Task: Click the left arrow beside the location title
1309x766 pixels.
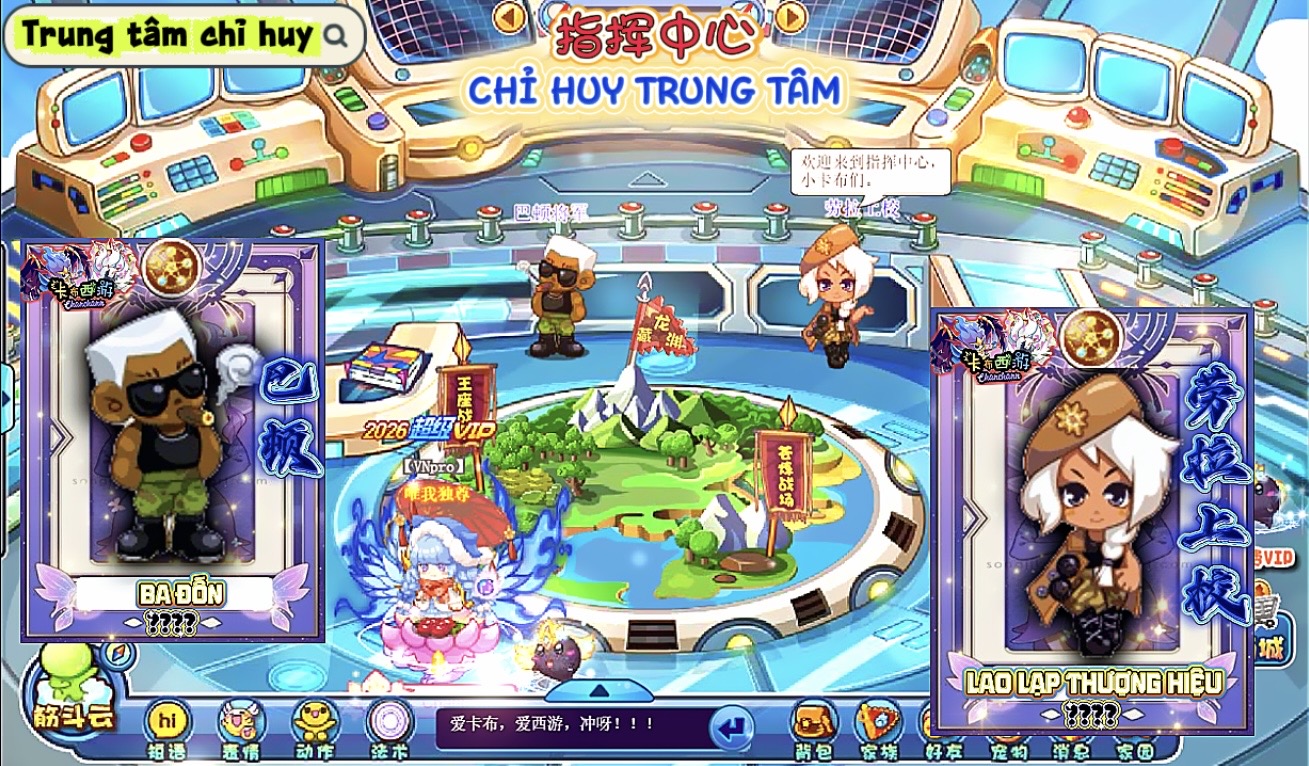Action: (x=510, y=17)
